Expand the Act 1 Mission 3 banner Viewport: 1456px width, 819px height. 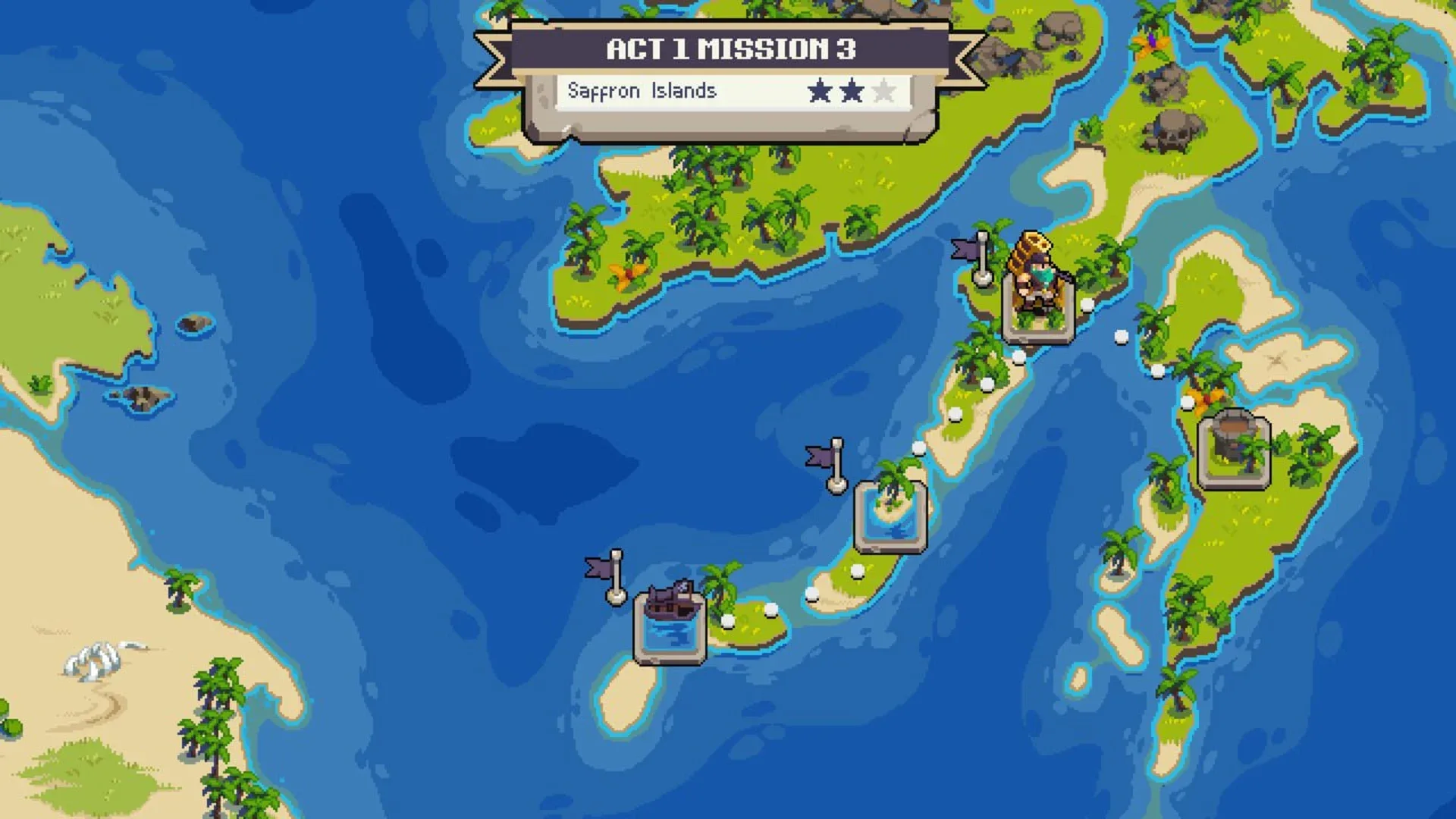click(x=730, y=49)
